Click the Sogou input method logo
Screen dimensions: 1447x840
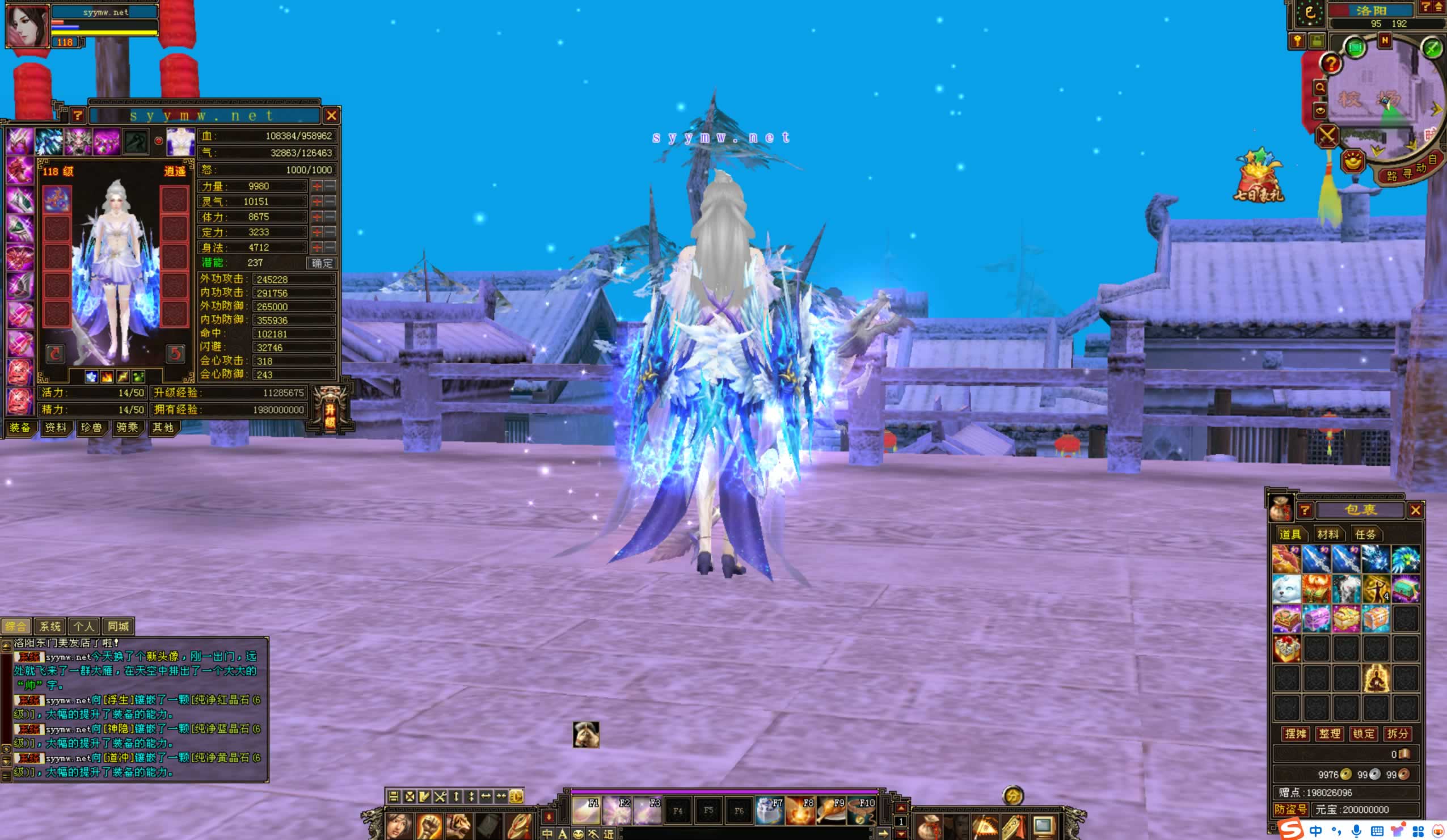coord(1290,830)
